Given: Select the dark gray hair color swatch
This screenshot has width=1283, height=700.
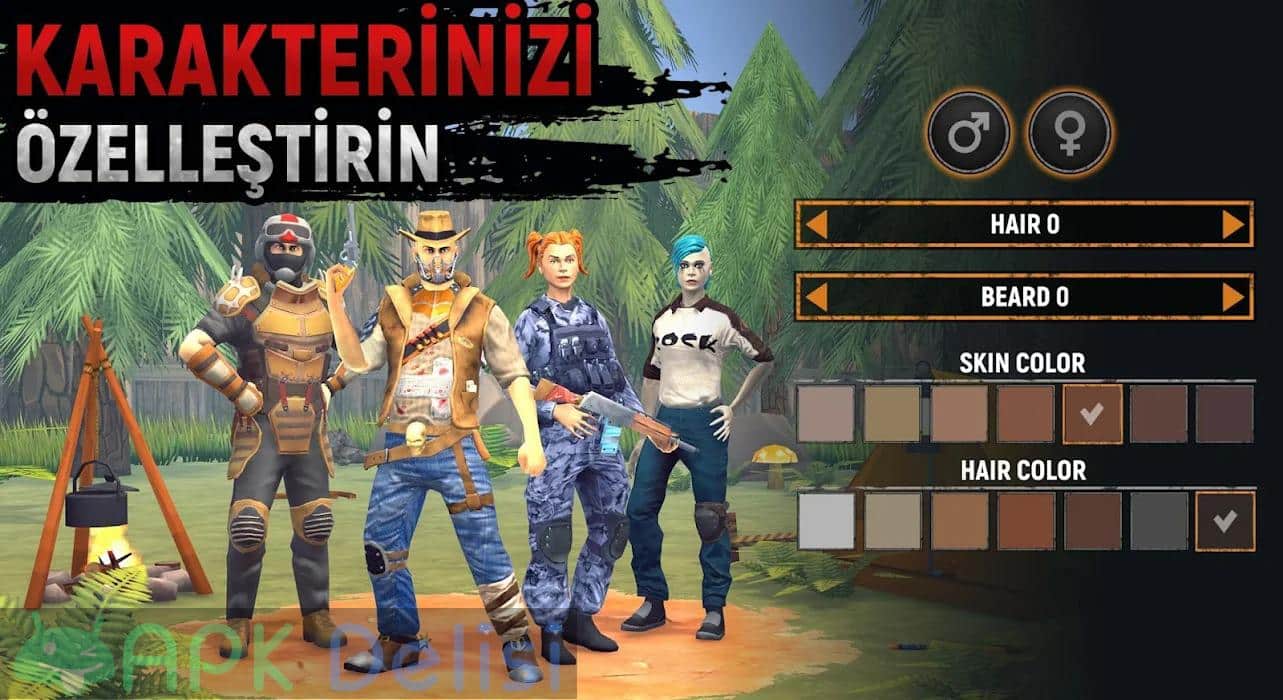Looking at the screenshot, I should [x=1158, y=521].
